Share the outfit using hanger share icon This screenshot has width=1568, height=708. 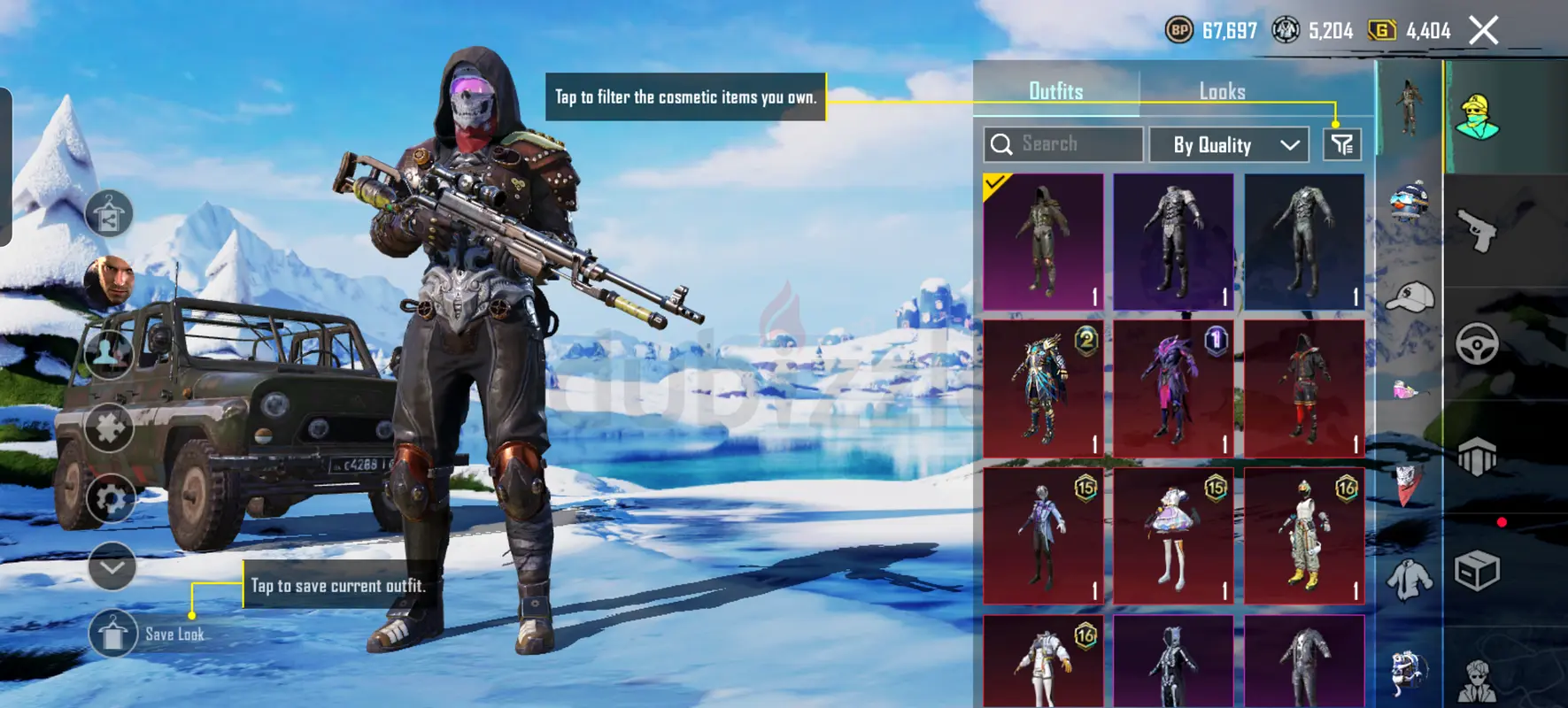(x=109, y=214)
